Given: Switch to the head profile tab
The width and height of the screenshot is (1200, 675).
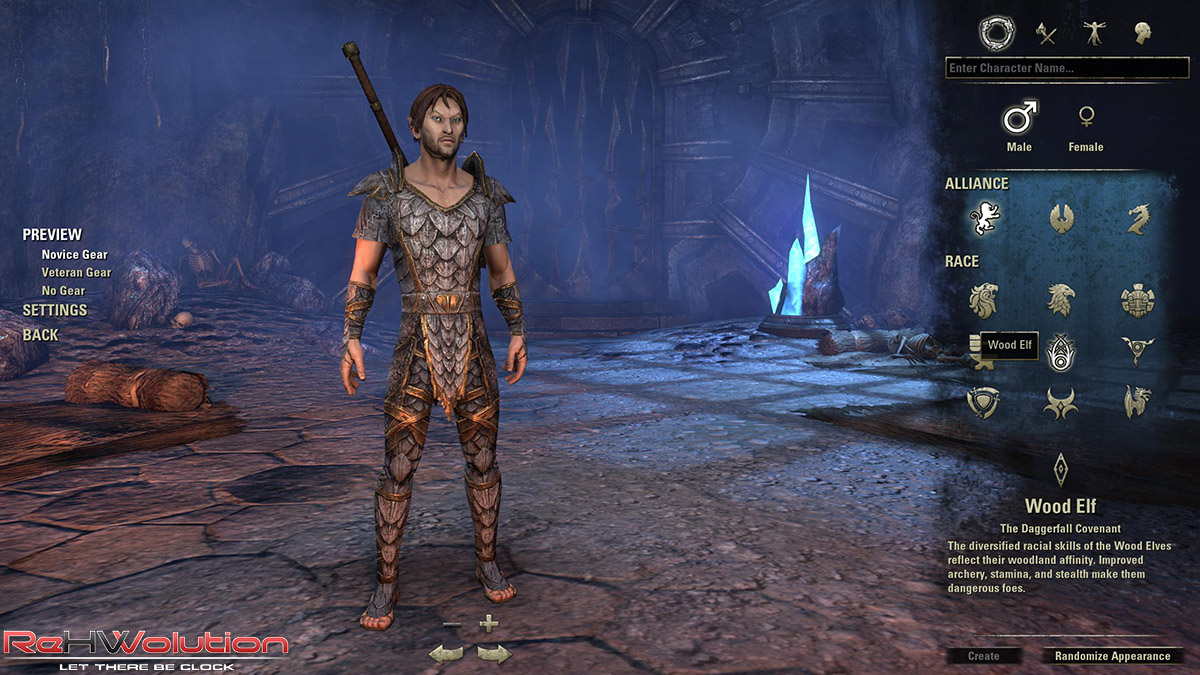Looking at the screenshot, I should click(x=1142, y=34).
